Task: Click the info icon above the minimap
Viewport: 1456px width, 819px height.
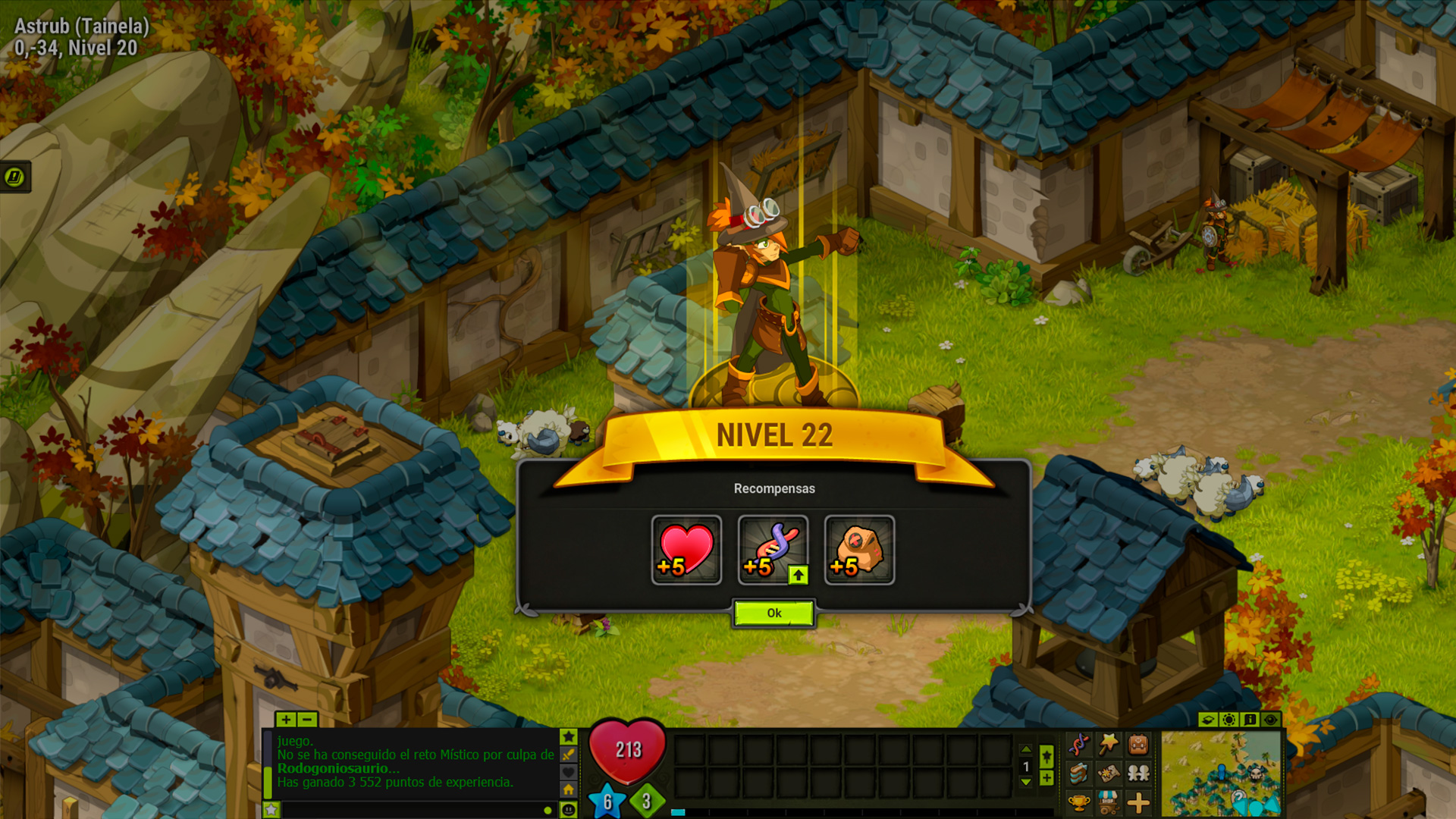Action: point(1250,720)
